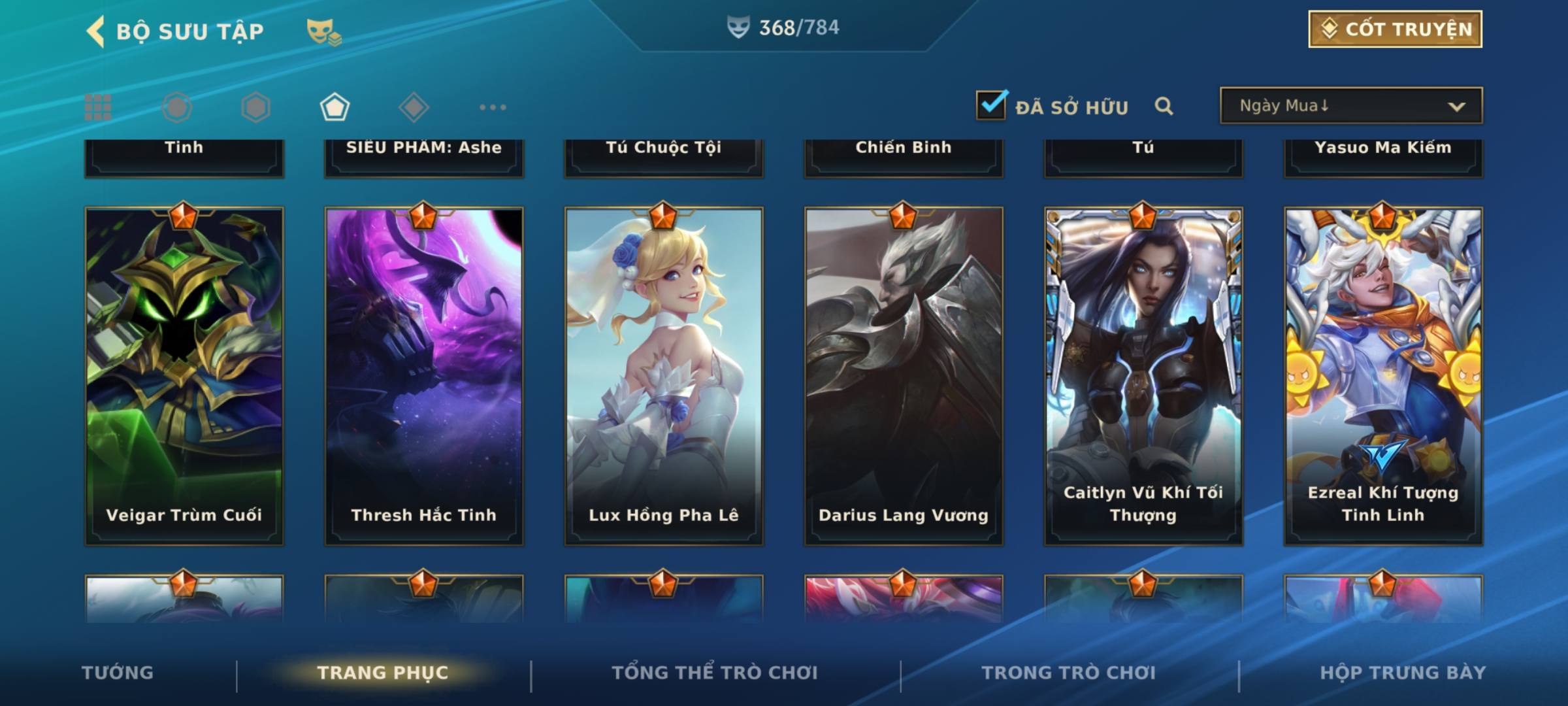Image resolution: width=1568 pixels, height=706 pixels.
Task: Open the skin search magnifier
Action: pos(1164,106)
